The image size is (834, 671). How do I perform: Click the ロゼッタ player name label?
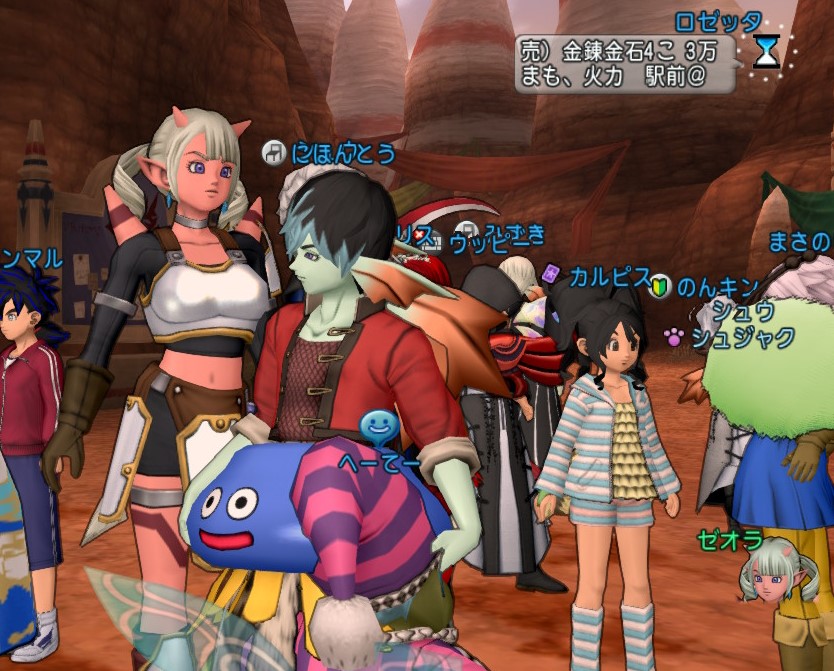[x=718, y=21]
